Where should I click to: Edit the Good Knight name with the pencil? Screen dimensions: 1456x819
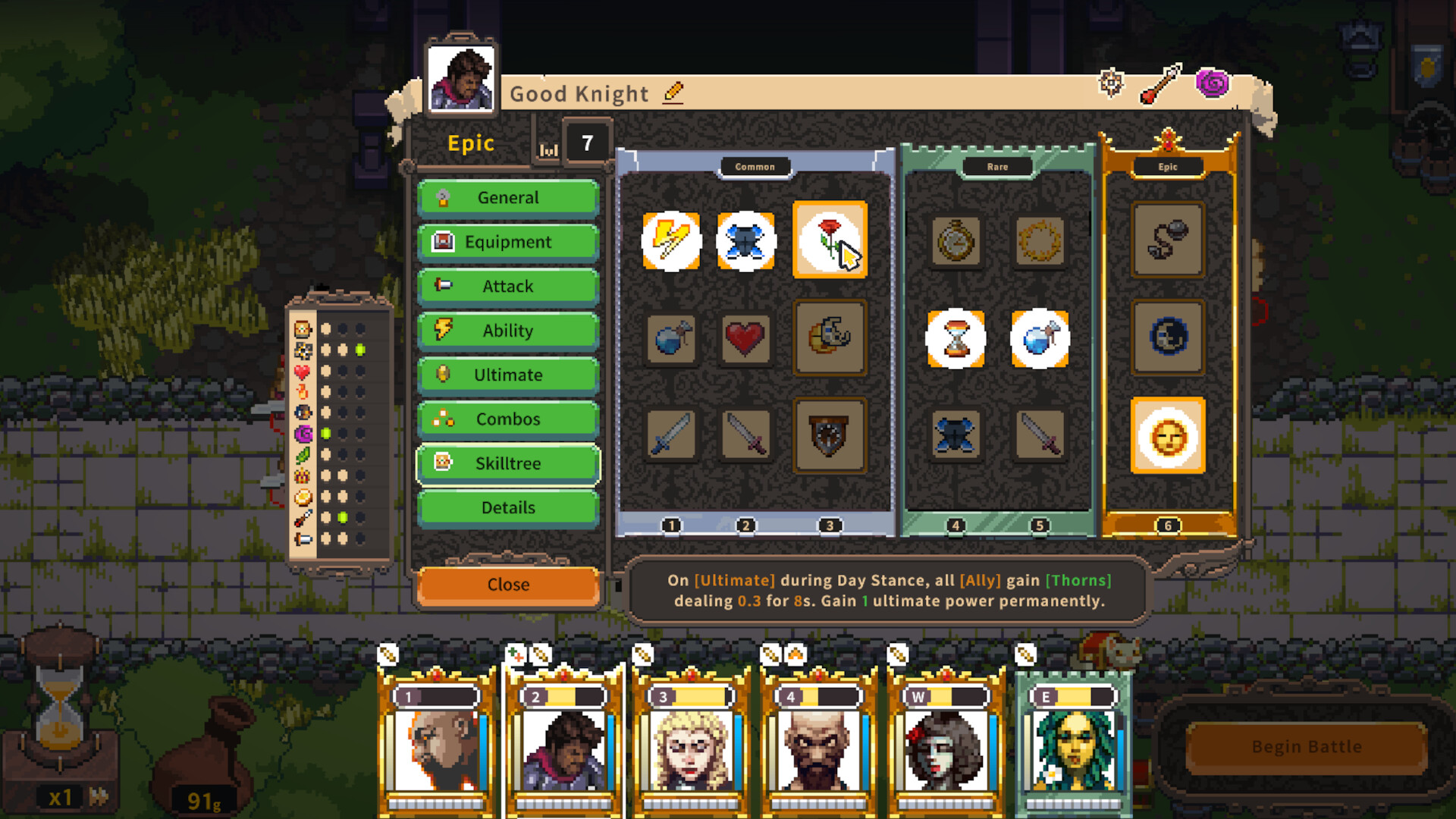[x=673, y=93]
